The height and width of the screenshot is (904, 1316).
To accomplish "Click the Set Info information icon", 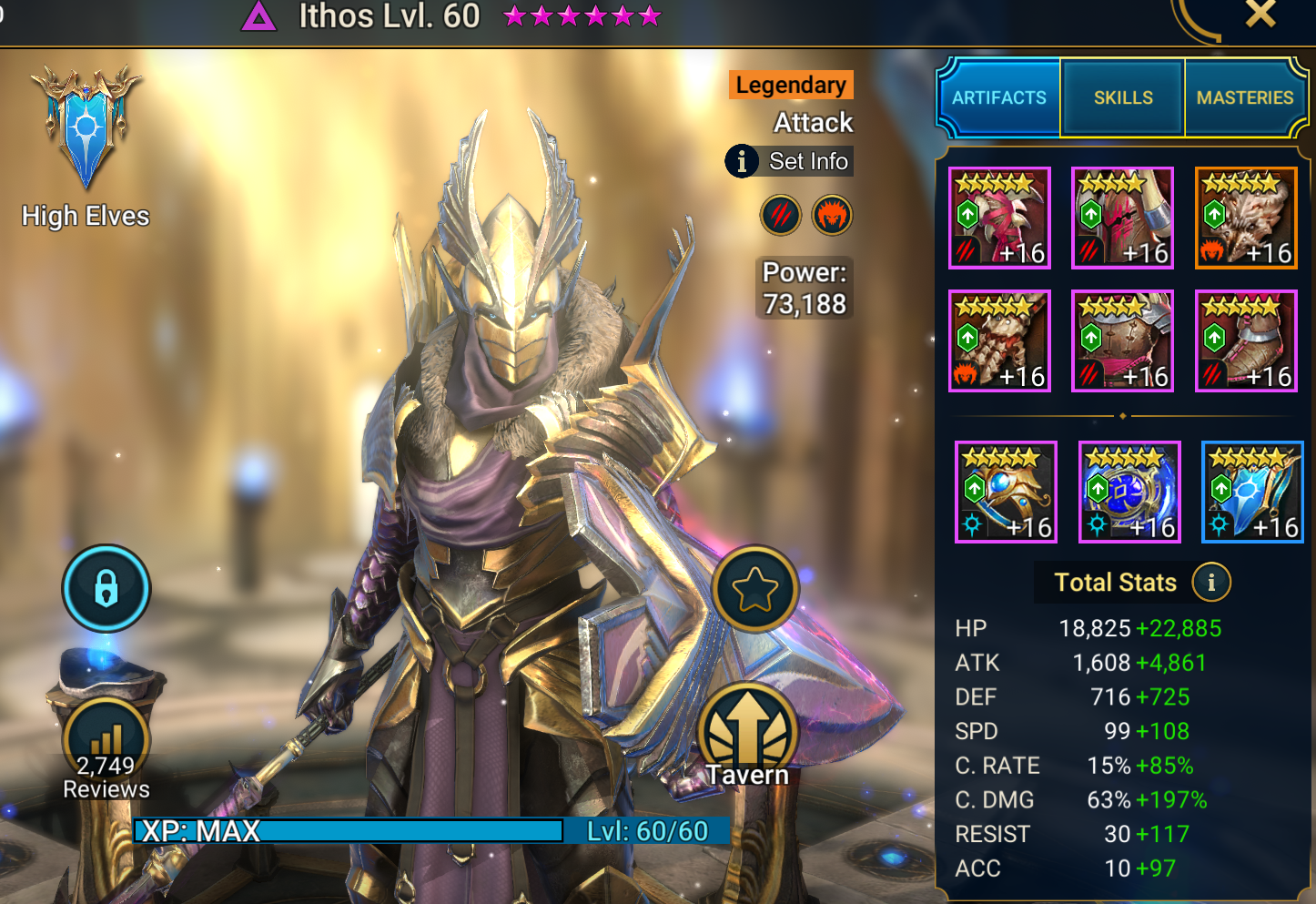I will pos(744,161).
